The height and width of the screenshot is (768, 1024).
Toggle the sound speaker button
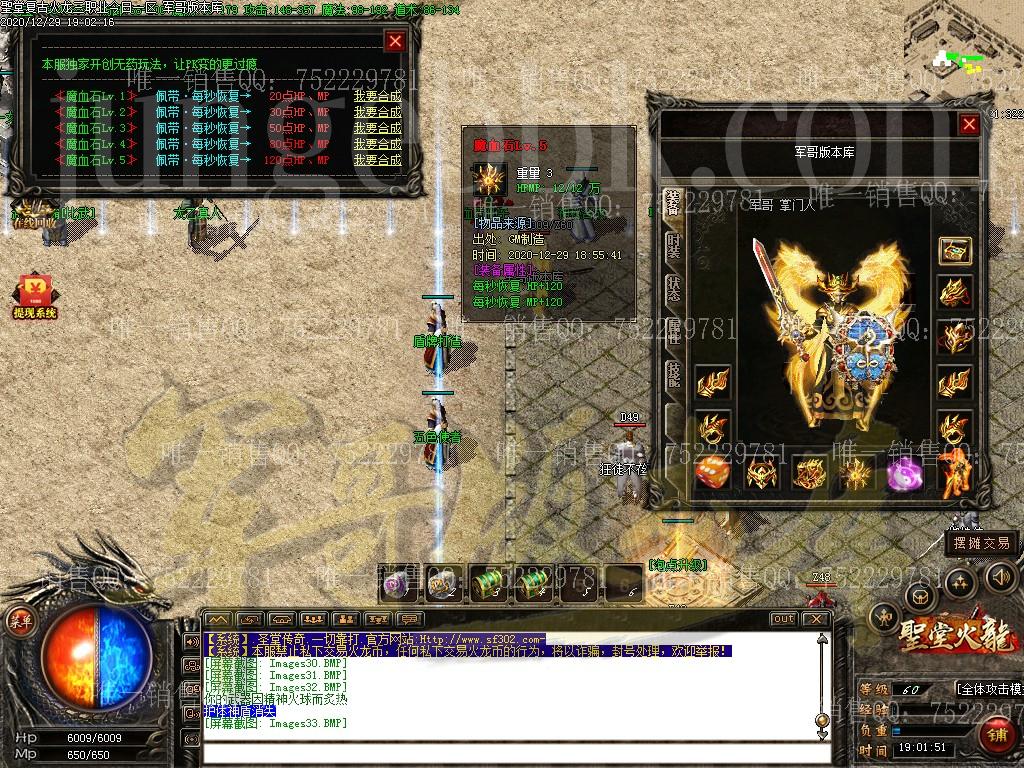click(1001, 576)
